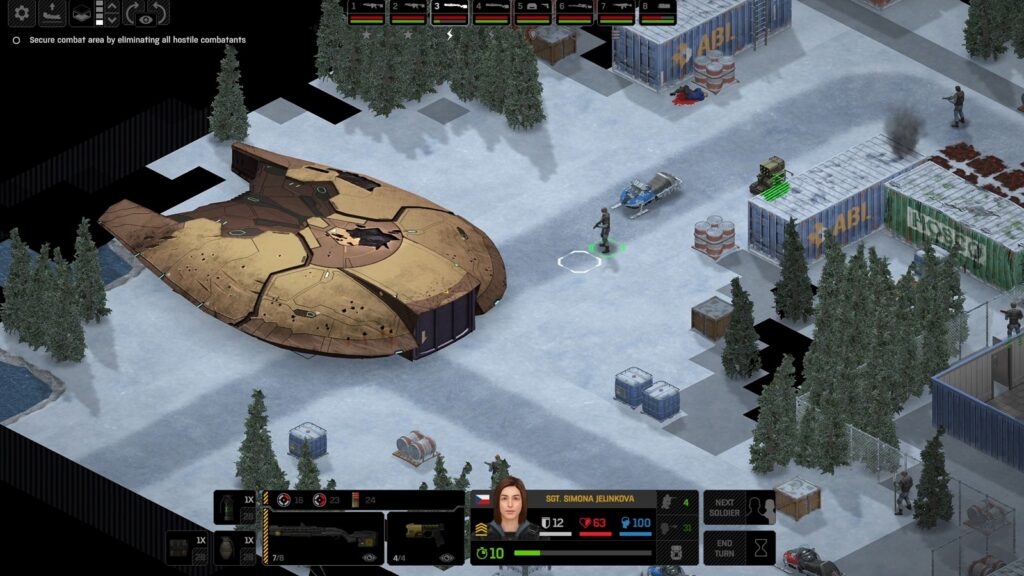Select soldier 2 from squad bar
Image resolution: width=1024 pixels, height=576 pixels.
[x=407, y=12]
